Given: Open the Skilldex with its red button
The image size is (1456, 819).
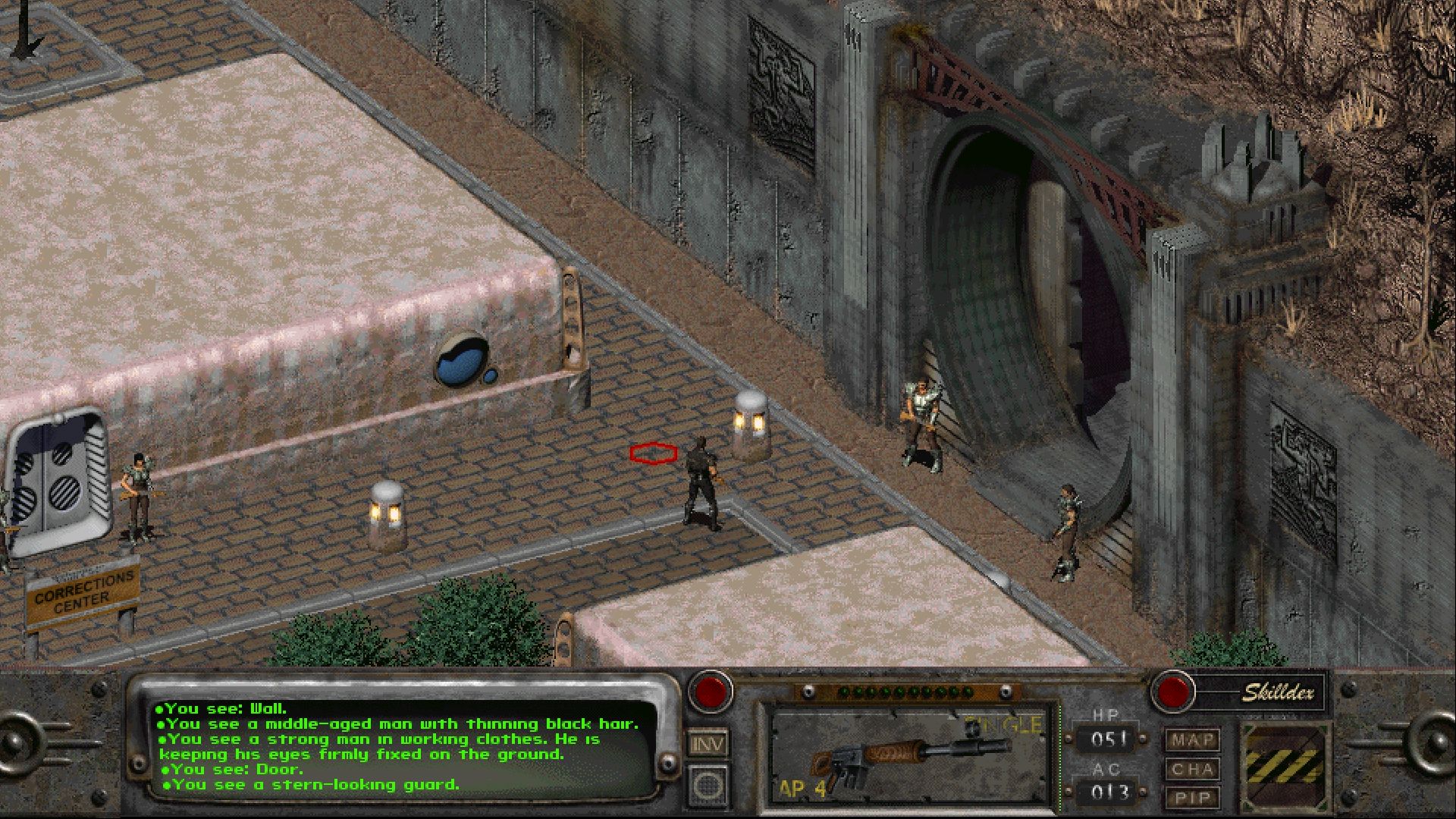Looking at the screenshot, I should click(1173, 692).
